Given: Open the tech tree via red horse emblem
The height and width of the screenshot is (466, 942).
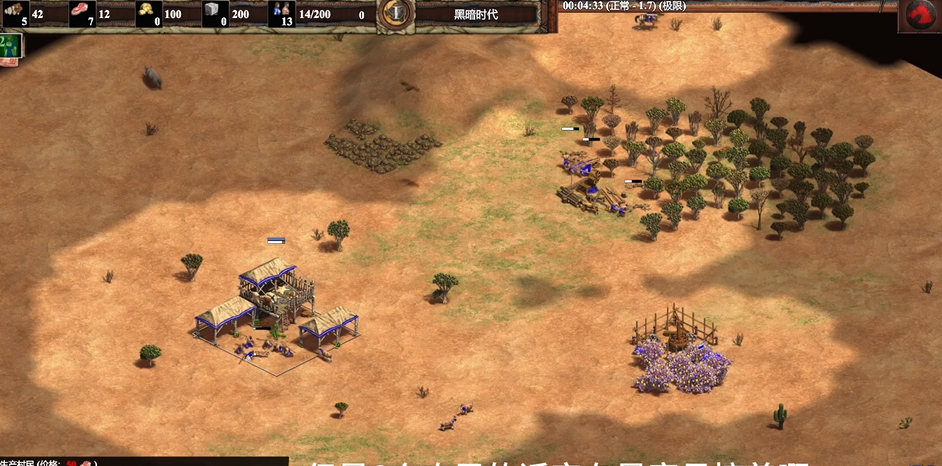Looking at the screenshot, I should [x=918, y=15].
